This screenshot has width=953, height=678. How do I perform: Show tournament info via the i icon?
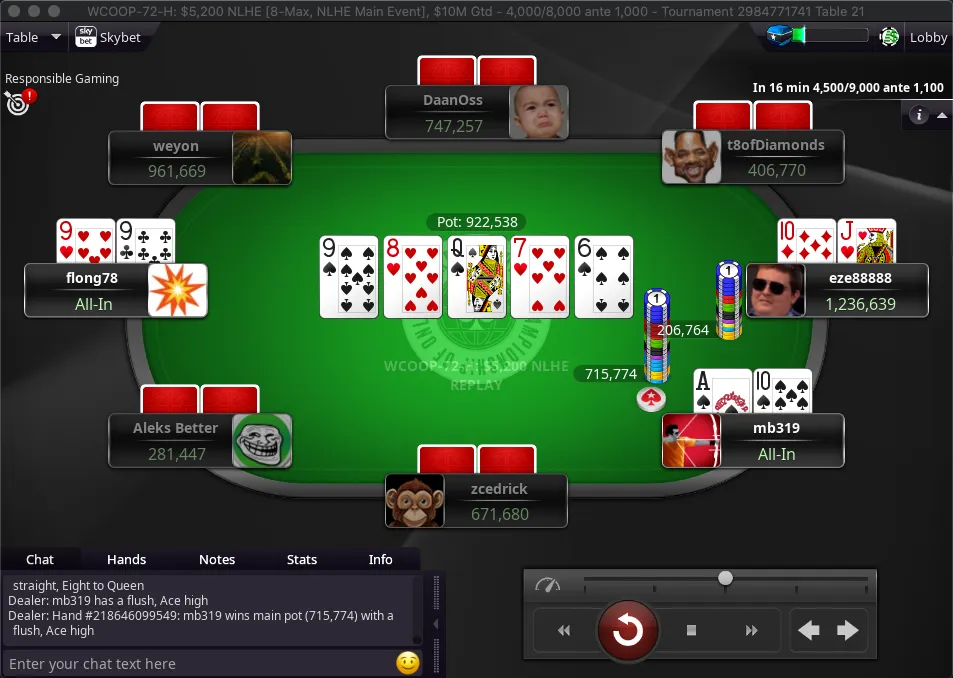pyautogui.click(x=918, y=115)
